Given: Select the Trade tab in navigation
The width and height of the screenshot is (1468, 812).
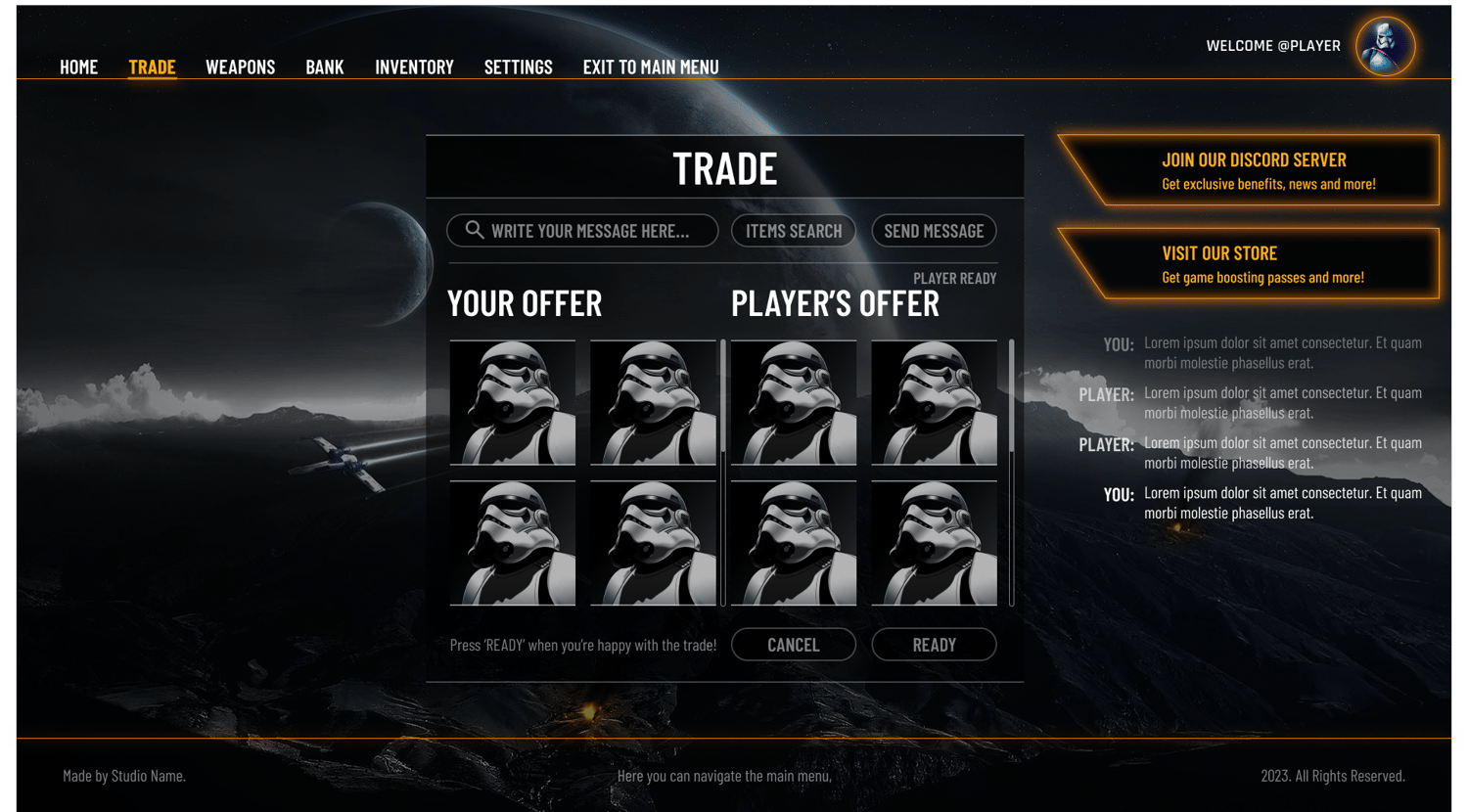Looking at the screenshot, I should pyautogui.click(x=152, y=68).
